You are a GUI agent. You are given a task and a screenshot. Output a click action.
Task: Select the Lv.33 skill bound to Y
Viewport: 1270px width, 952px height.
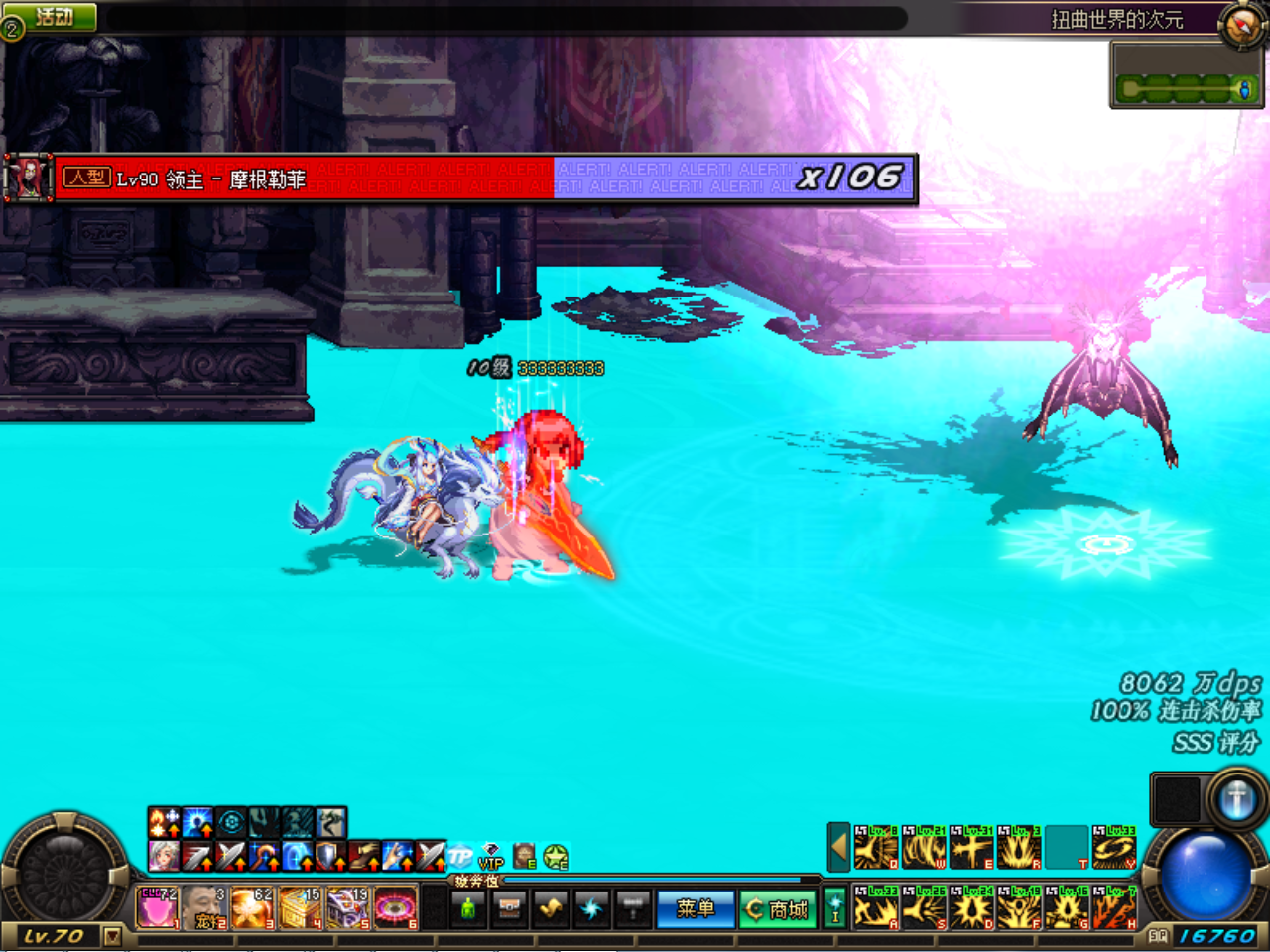tap(1114, 848)
